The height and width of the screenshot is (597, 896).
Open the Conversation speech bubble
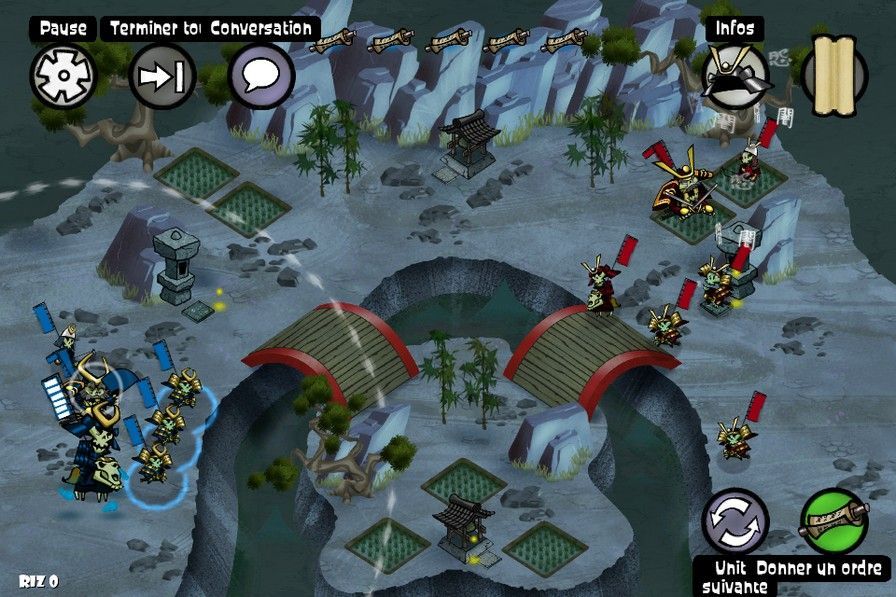point(261,76)
